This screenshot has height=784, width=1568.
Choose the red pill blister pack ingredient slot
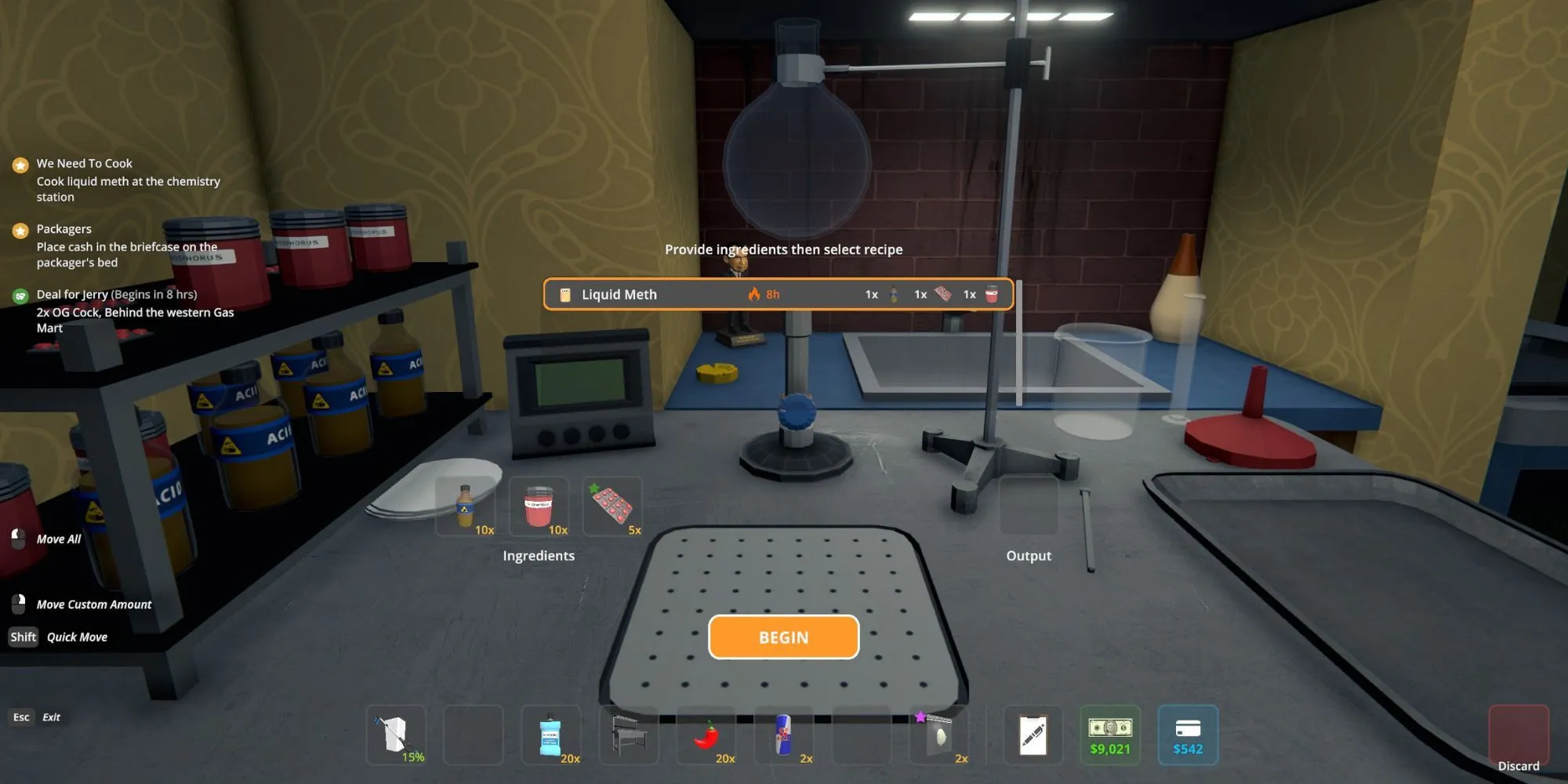(612, 506)
